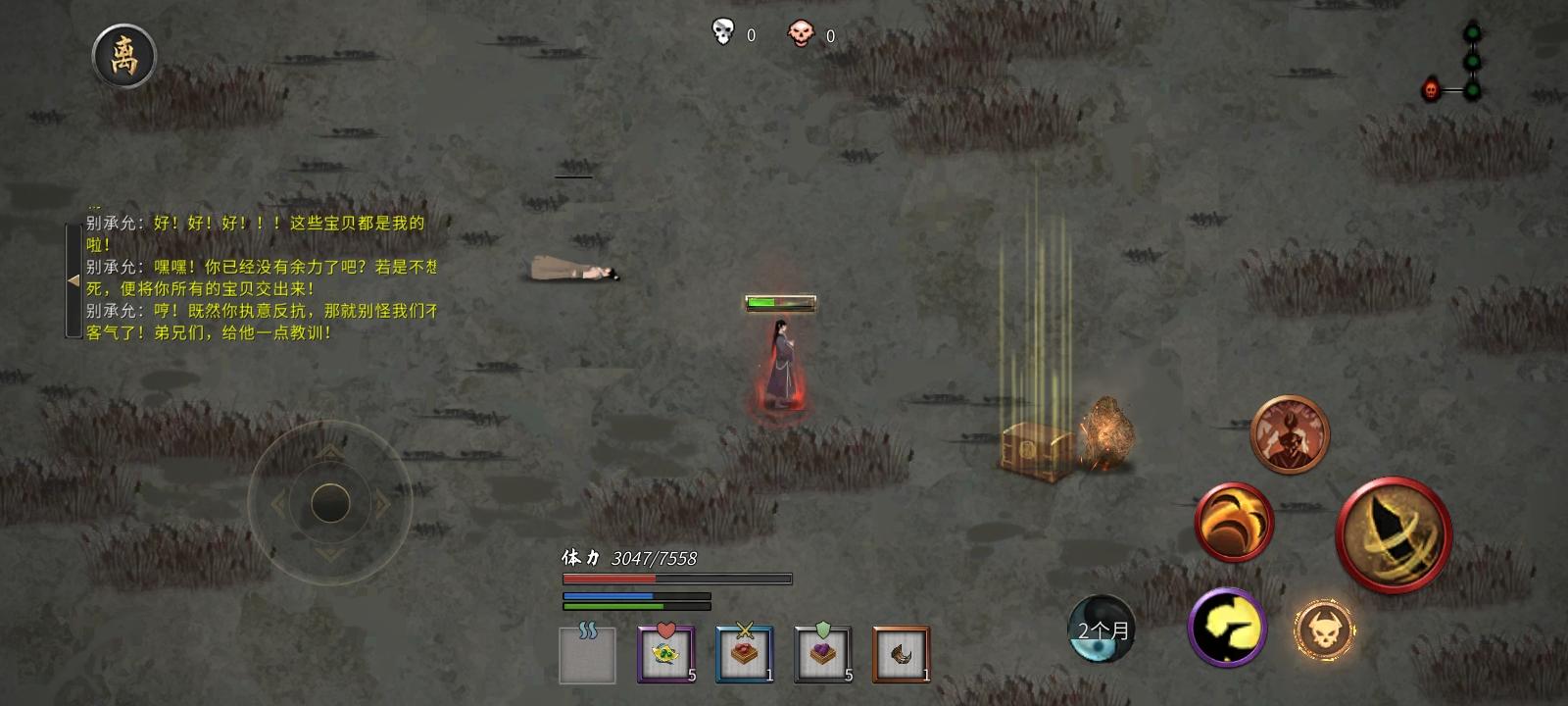1568x706 pixels.
Task: Click the red skull kill counter
Action: [x=801, y=31]
